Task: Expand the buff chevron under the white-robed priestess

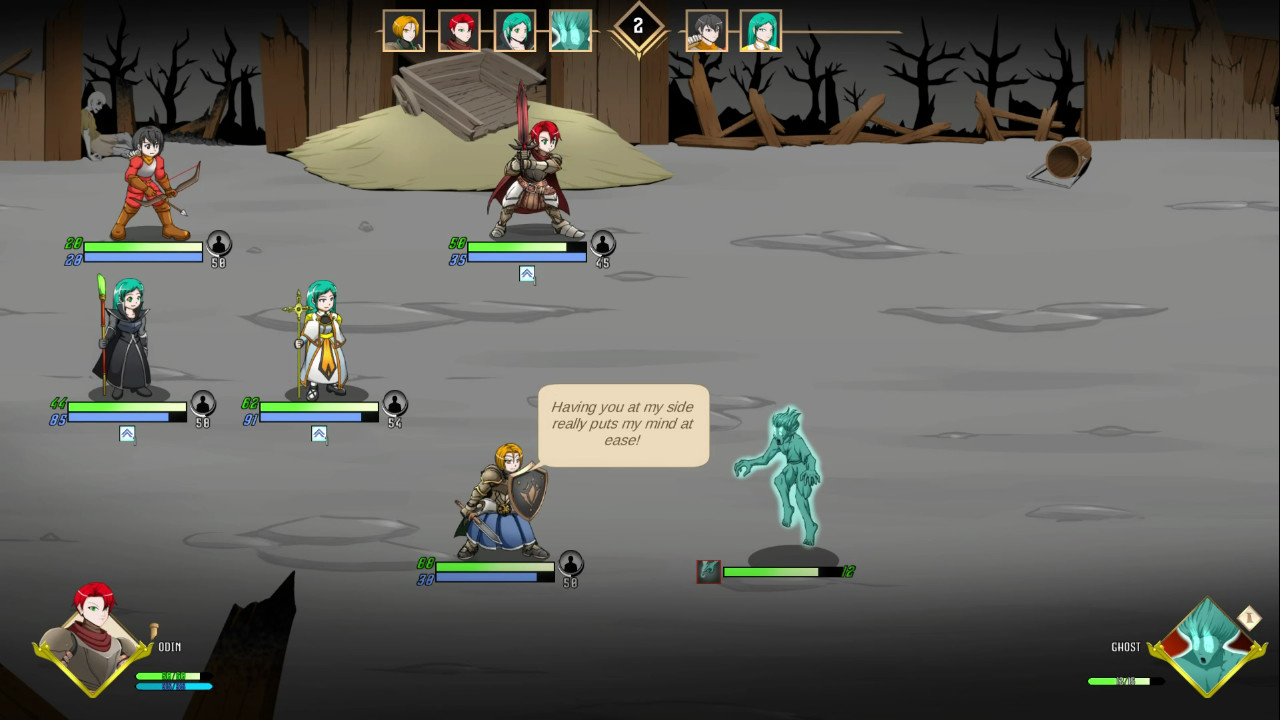Action: tap(320, 434)
